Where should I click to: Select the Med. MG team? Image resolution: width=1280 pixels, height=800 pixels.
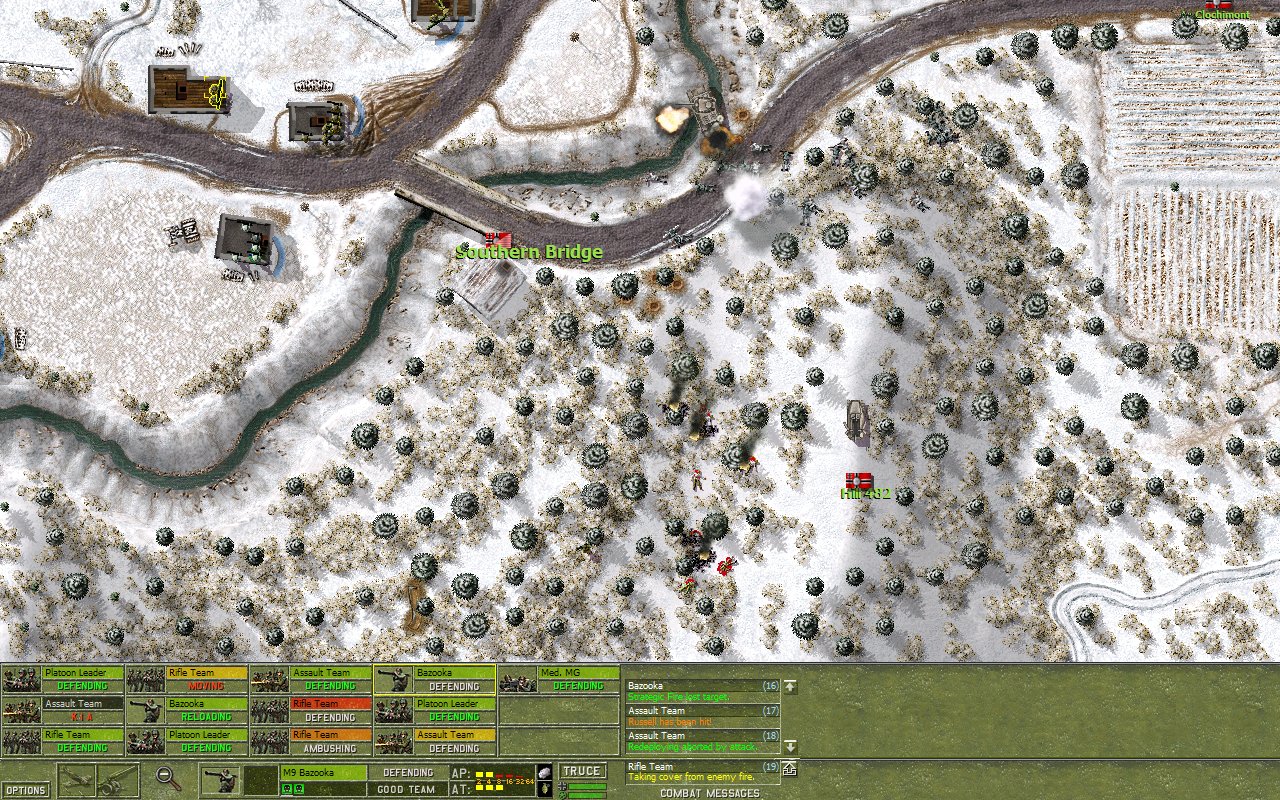click(x=559, y=680)
